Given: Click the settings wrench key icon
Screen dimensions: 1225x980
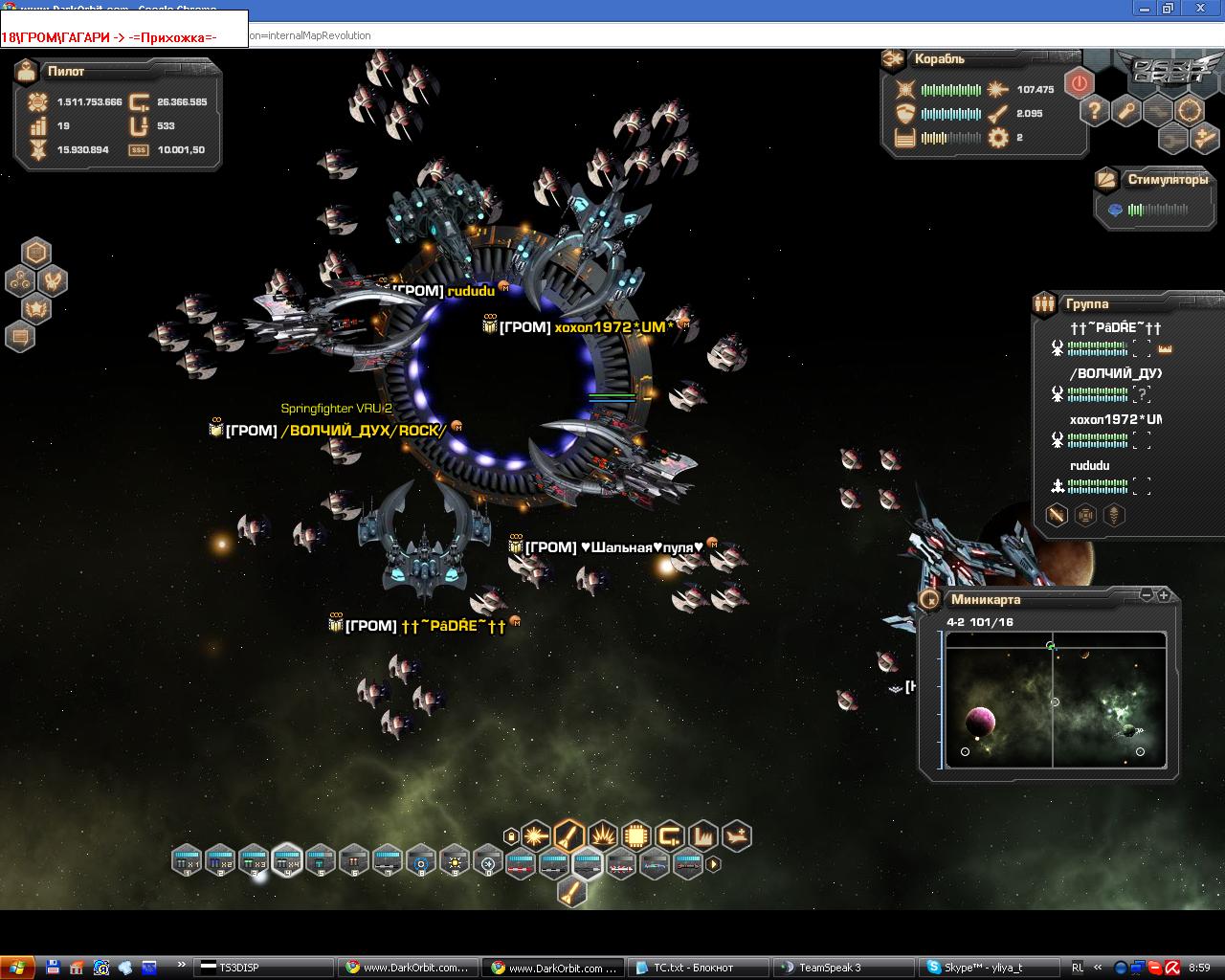Looking at the screenshot, I should coord(1126,110).
